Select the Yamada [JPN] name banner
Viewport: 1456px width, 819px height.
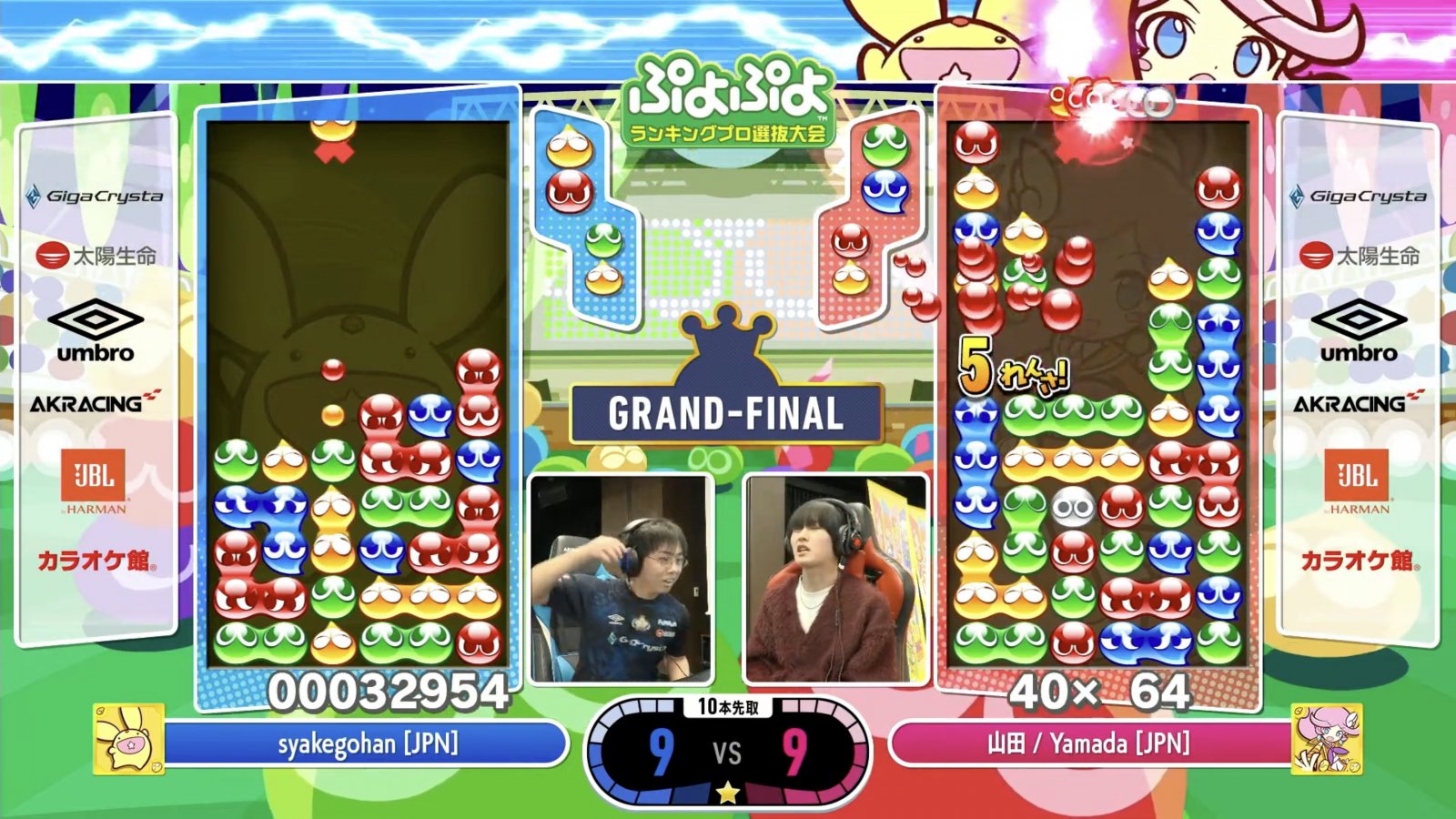coord(1088,744)
